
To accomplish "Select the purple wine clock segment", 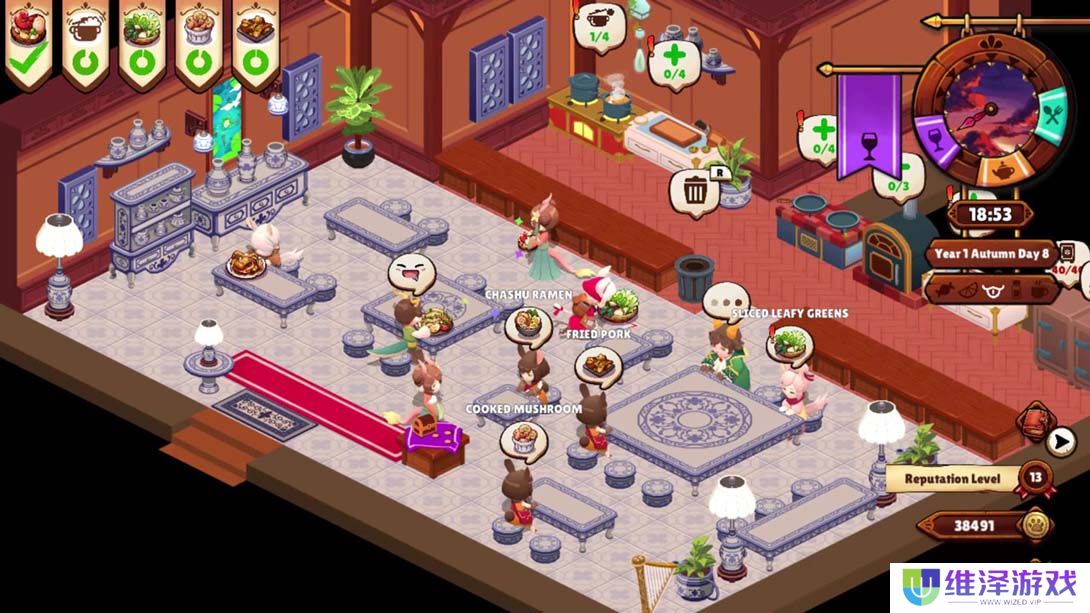I will click(x=933, y=135).
